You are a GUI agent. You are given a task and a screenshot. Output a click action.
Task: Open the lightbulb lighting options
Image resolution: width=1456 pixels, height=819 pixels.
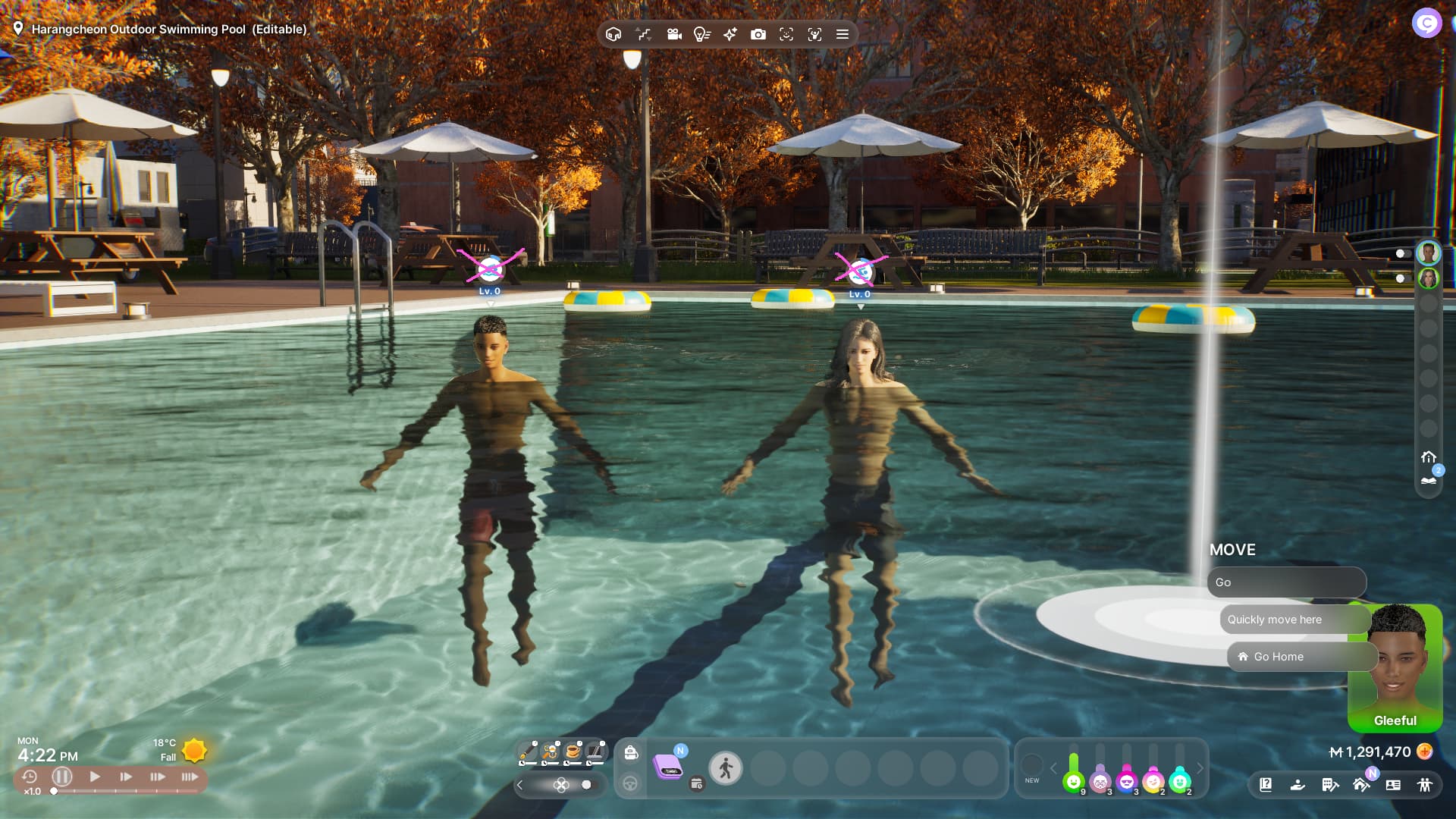(701, 34)
